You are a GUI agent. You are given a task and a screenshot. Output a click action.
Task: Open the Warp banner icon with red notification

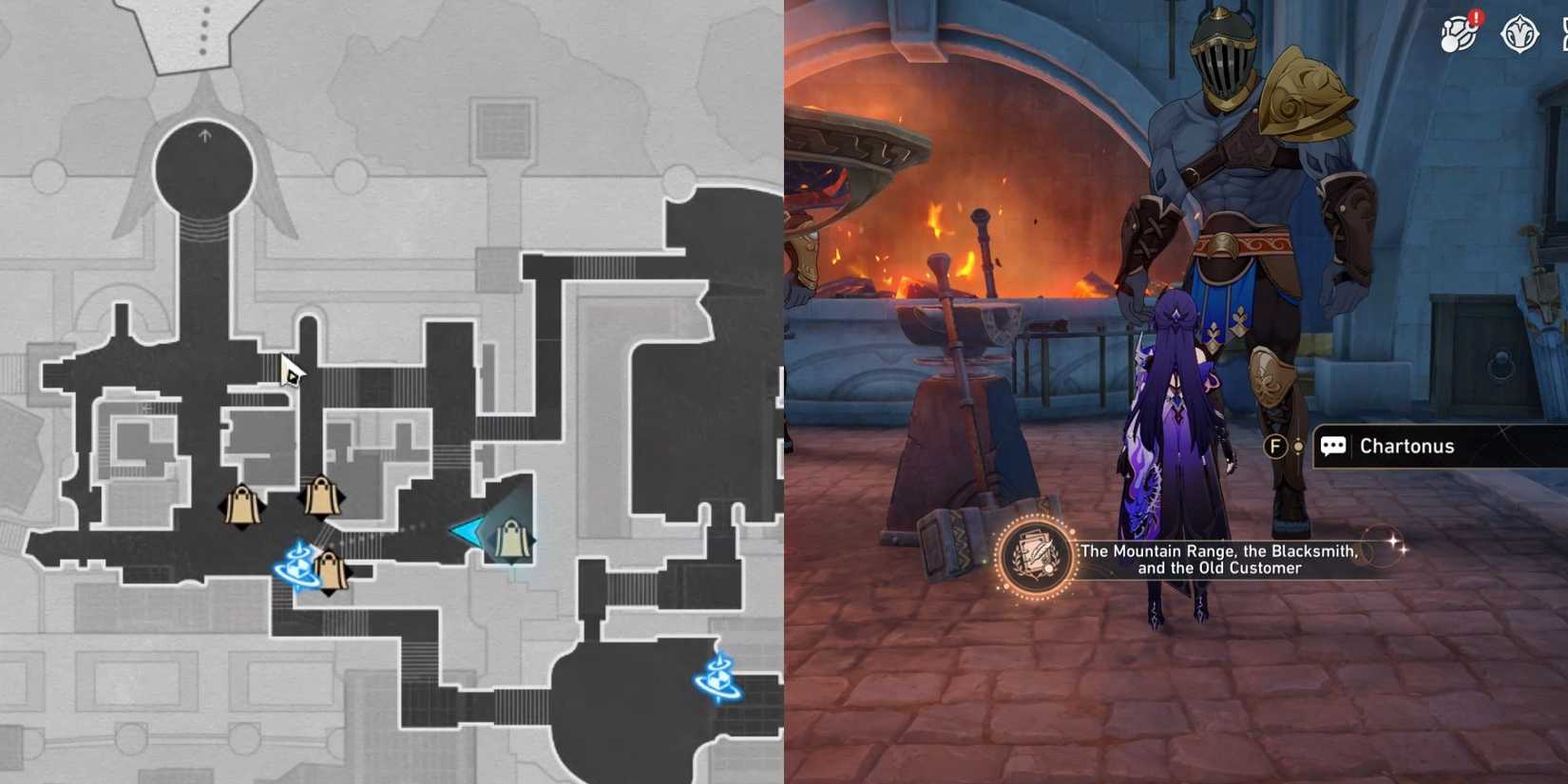pyautogui.click(x=1454, y=34)
